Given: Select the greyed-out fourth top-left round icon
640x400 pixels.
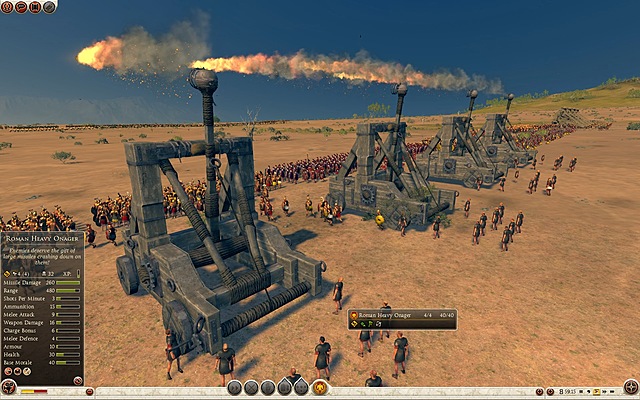Looking at the screenshot, I should 49,6.
